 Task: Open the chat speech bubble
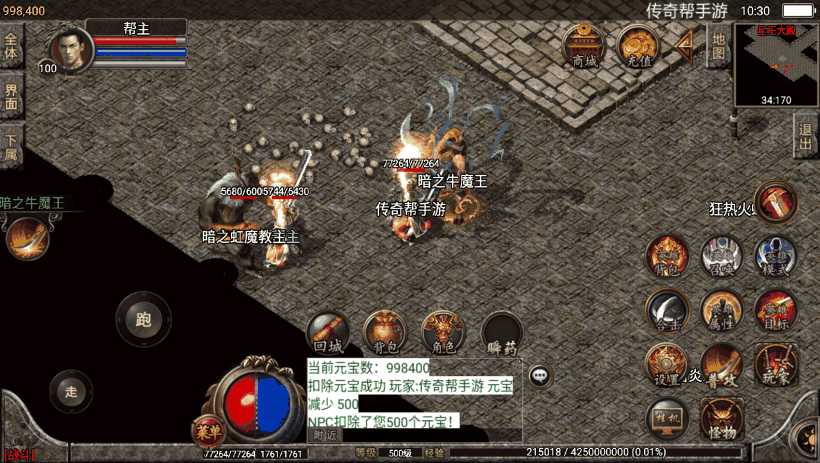pyautogui.click(x=540, y=376)
